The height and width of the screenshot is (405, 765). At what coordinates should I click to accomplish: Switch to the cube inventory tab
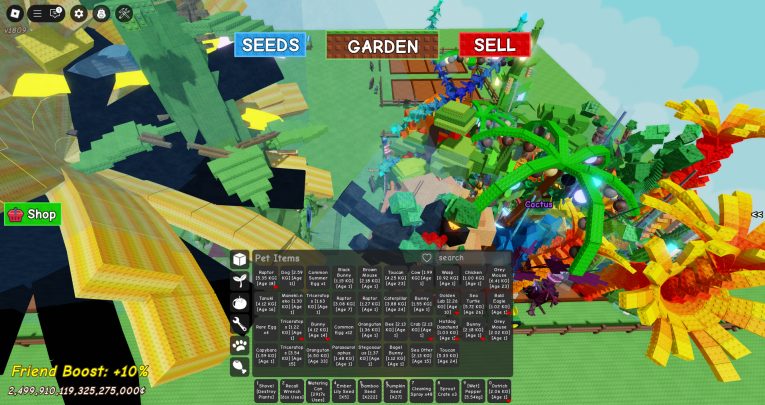pyautogui.click(x=239, y=259)
